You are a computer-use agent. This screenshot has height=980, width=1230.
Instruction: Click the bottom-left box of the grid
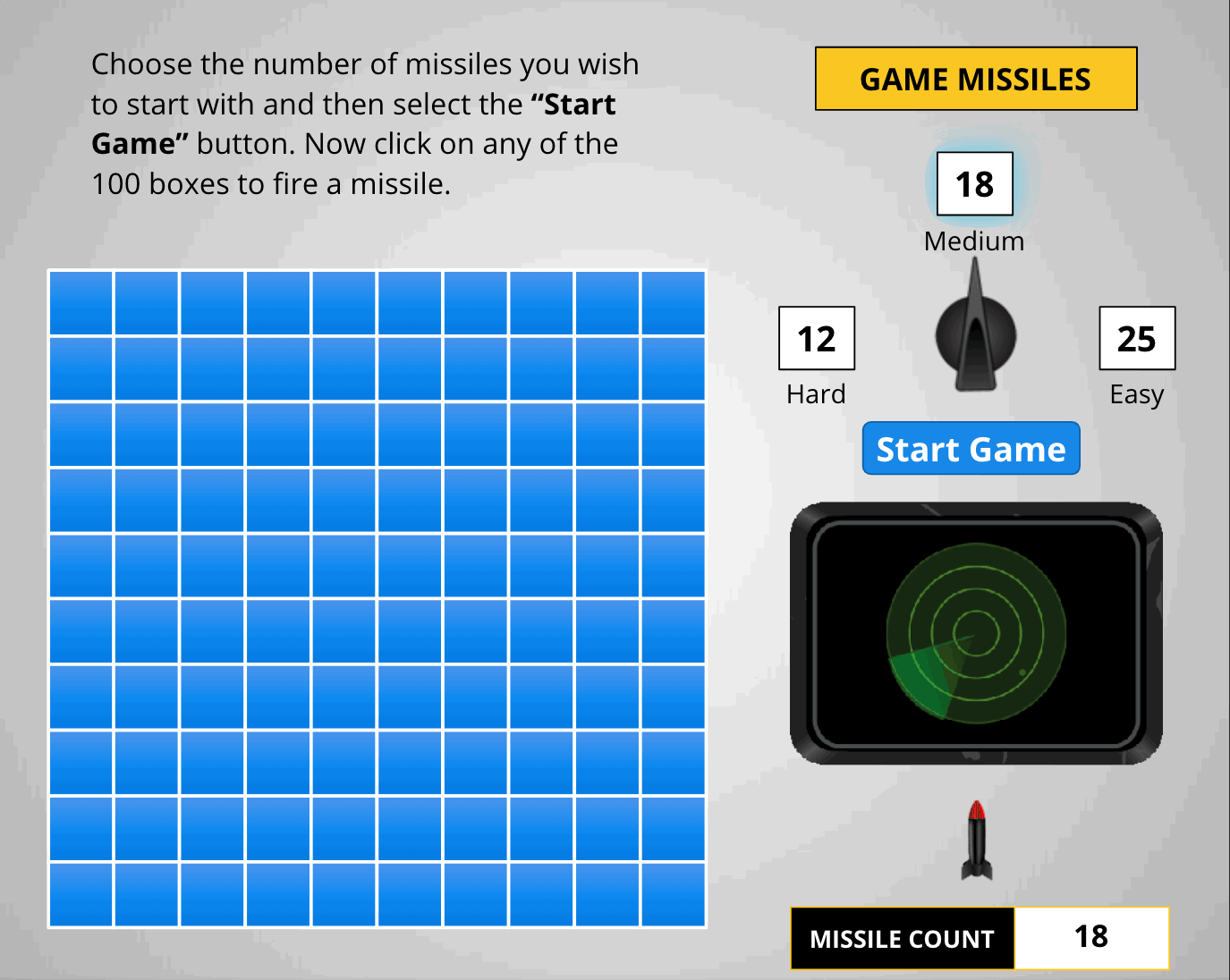click(81, 892)
